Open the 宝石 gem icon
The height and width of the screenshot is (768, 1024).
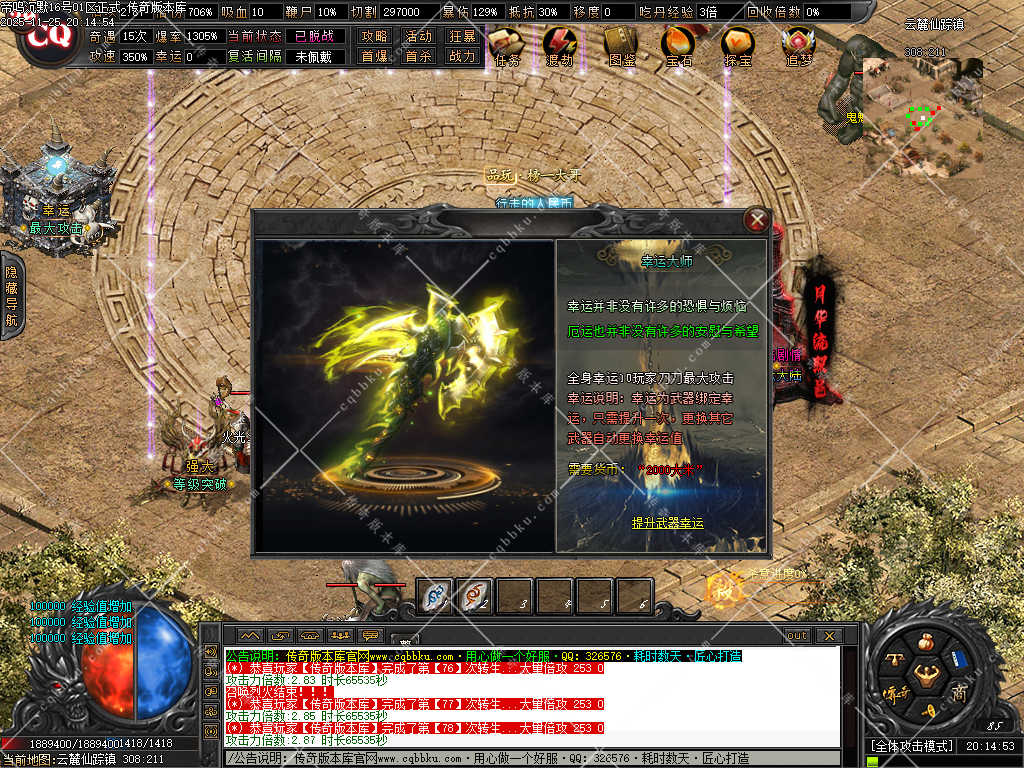click(x=679, y=45)
